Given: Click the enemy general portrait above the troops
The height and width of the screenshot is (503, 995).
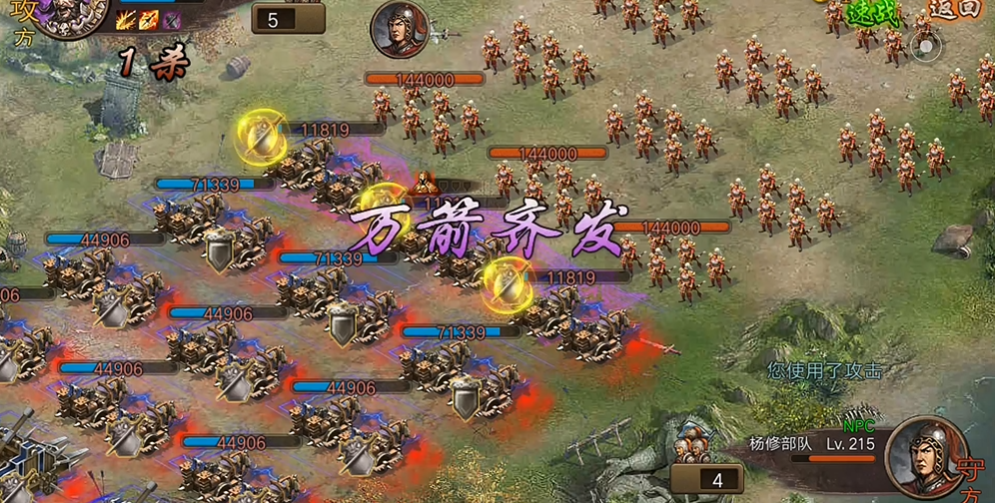Looking at the screenshot, I should pos(400,30).
